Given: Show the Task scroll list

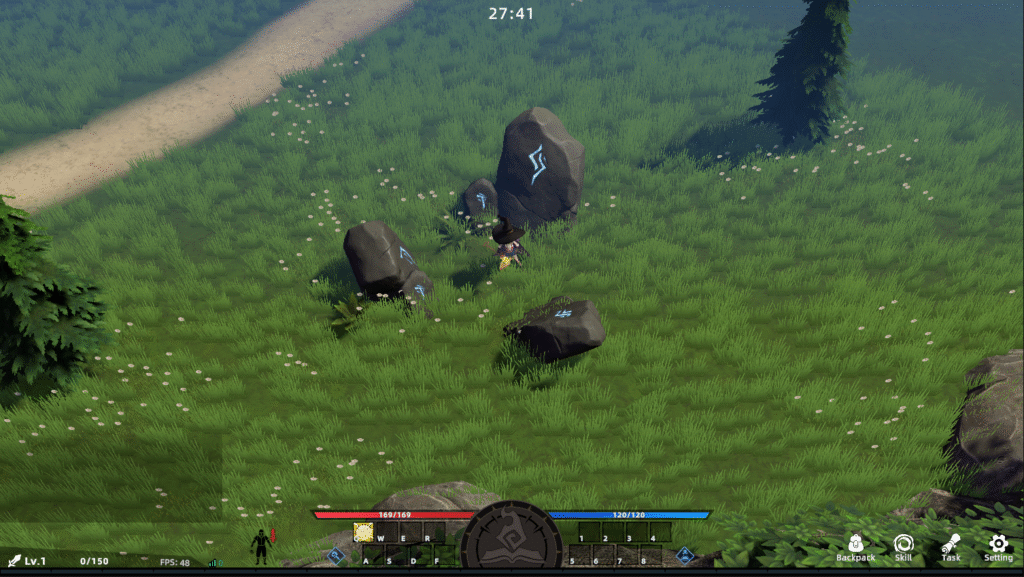Looking at the screenshot, I should [950, 546].
